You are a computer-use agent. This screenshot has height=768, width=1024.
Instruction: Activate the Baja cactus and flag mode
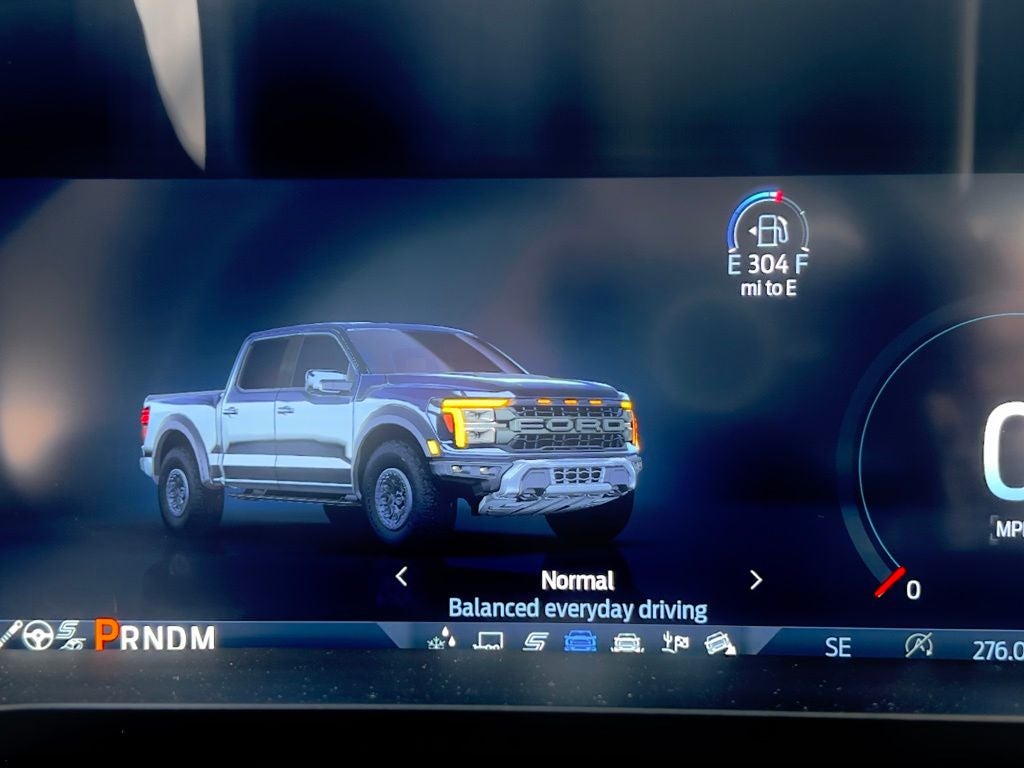[x=675, y=642]
